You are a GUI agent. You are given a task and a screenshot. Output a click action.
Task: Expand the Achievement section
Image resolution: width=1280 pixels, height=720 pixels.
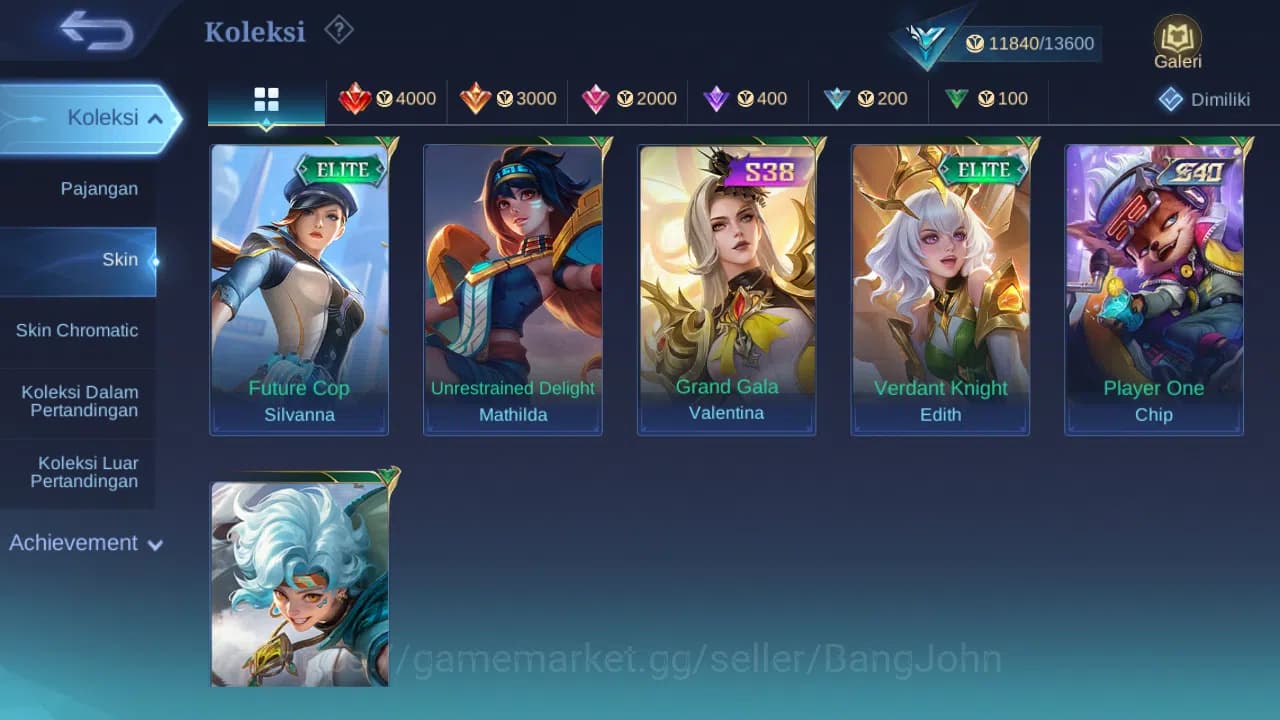[x=85, y=543]
